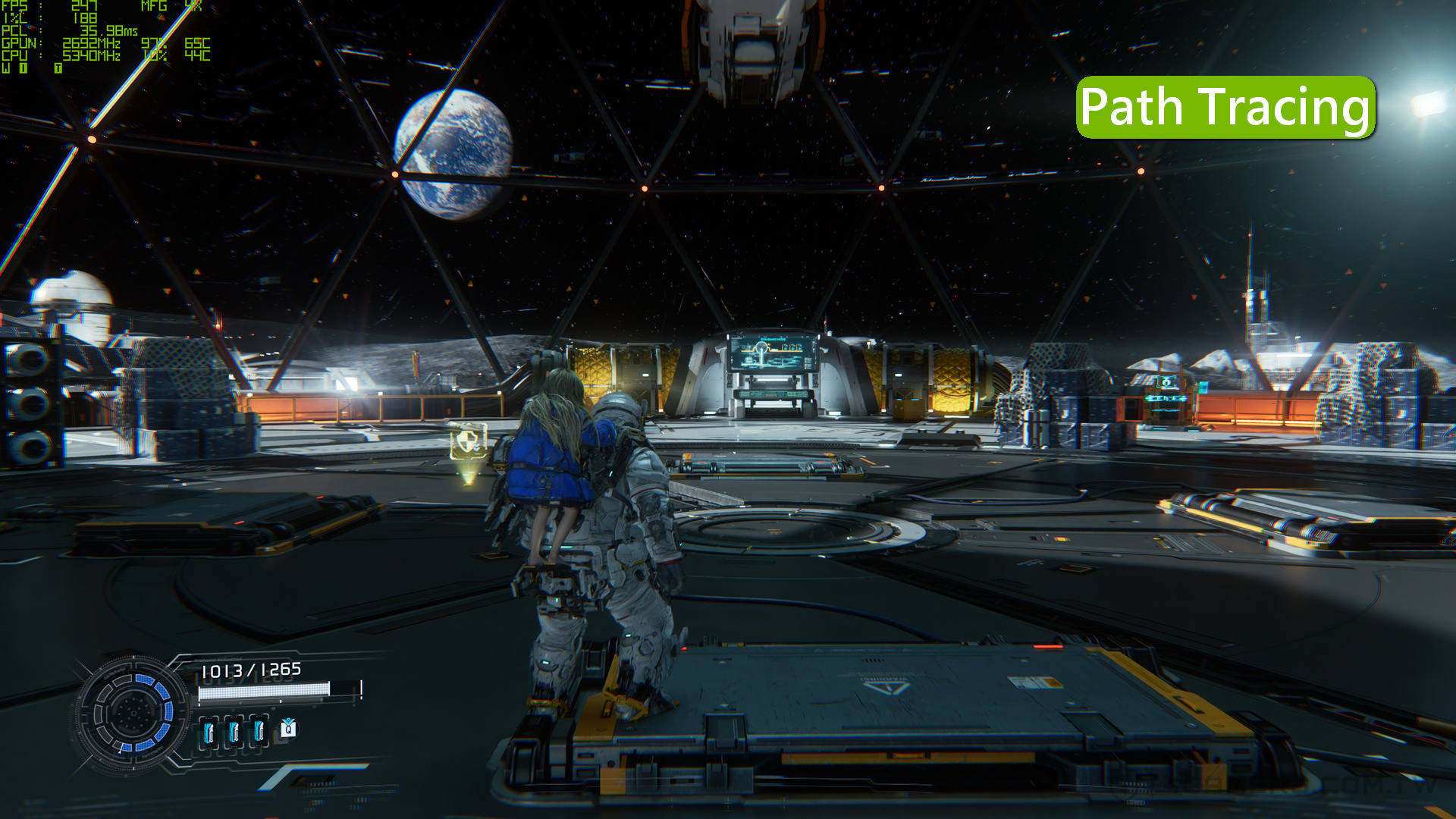Click the yellow shield objective marker

[468, 443]
